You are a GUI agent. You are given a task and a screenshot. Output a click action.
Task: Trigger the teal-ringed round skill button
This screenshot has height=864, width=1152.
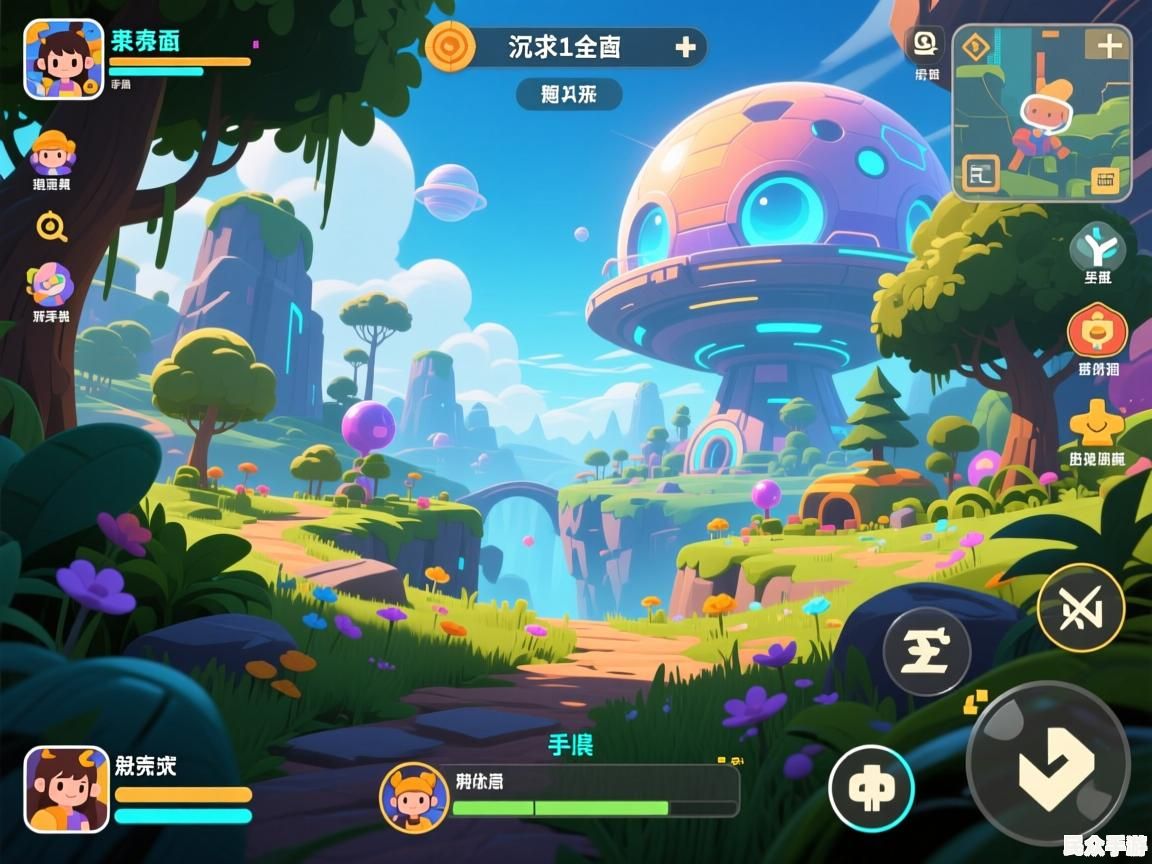tap(871, 789)
